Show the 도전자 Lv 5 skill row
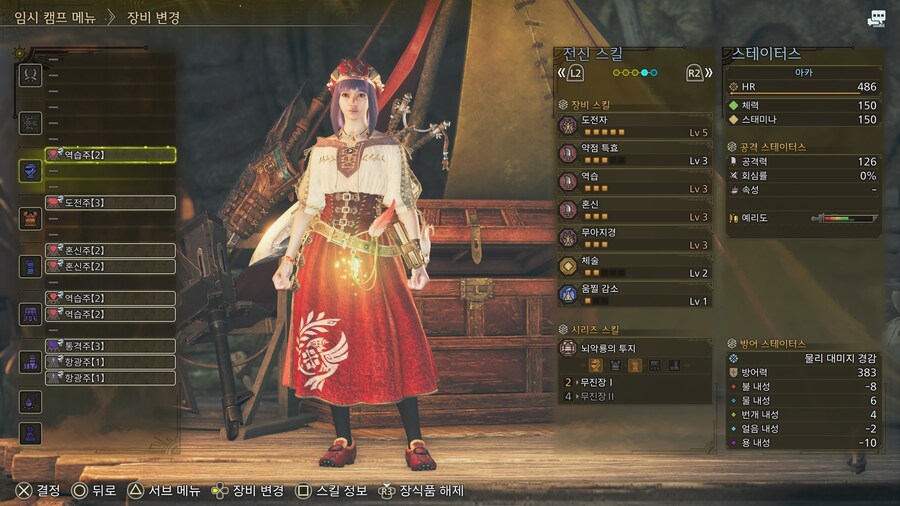 pos(634,126)
